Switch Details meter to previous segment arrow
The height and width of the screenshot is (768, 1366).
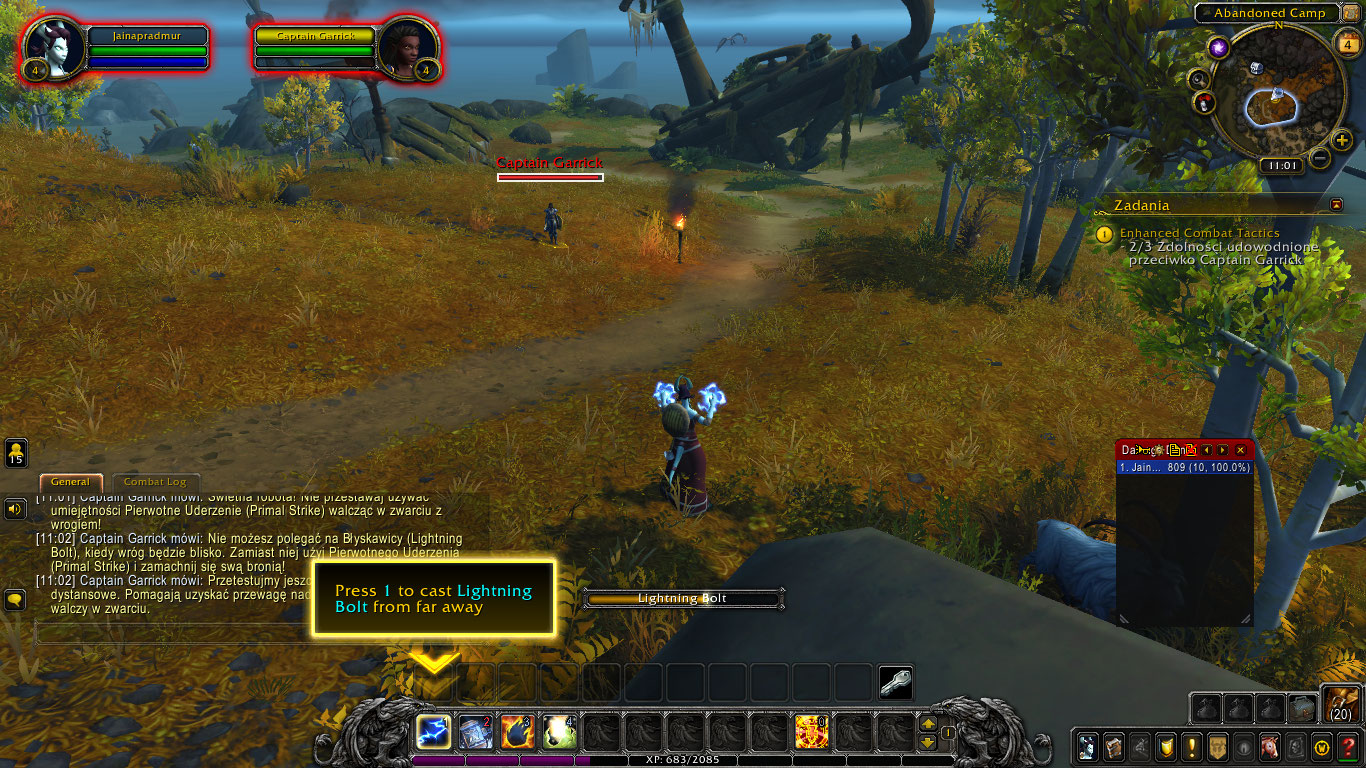tap(1206, 450)
